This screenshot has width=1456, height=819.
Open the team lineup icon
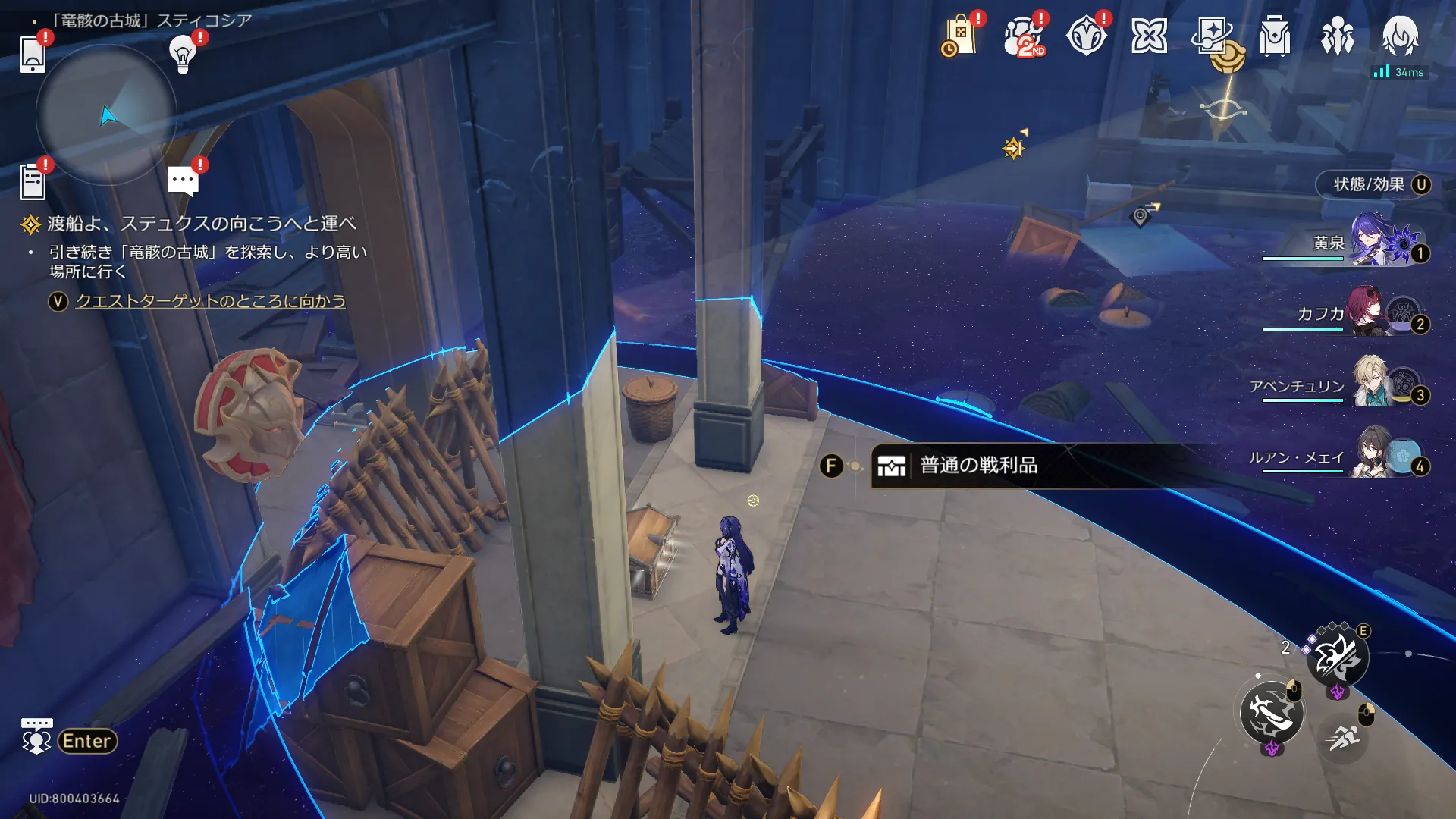(1338, 36)
